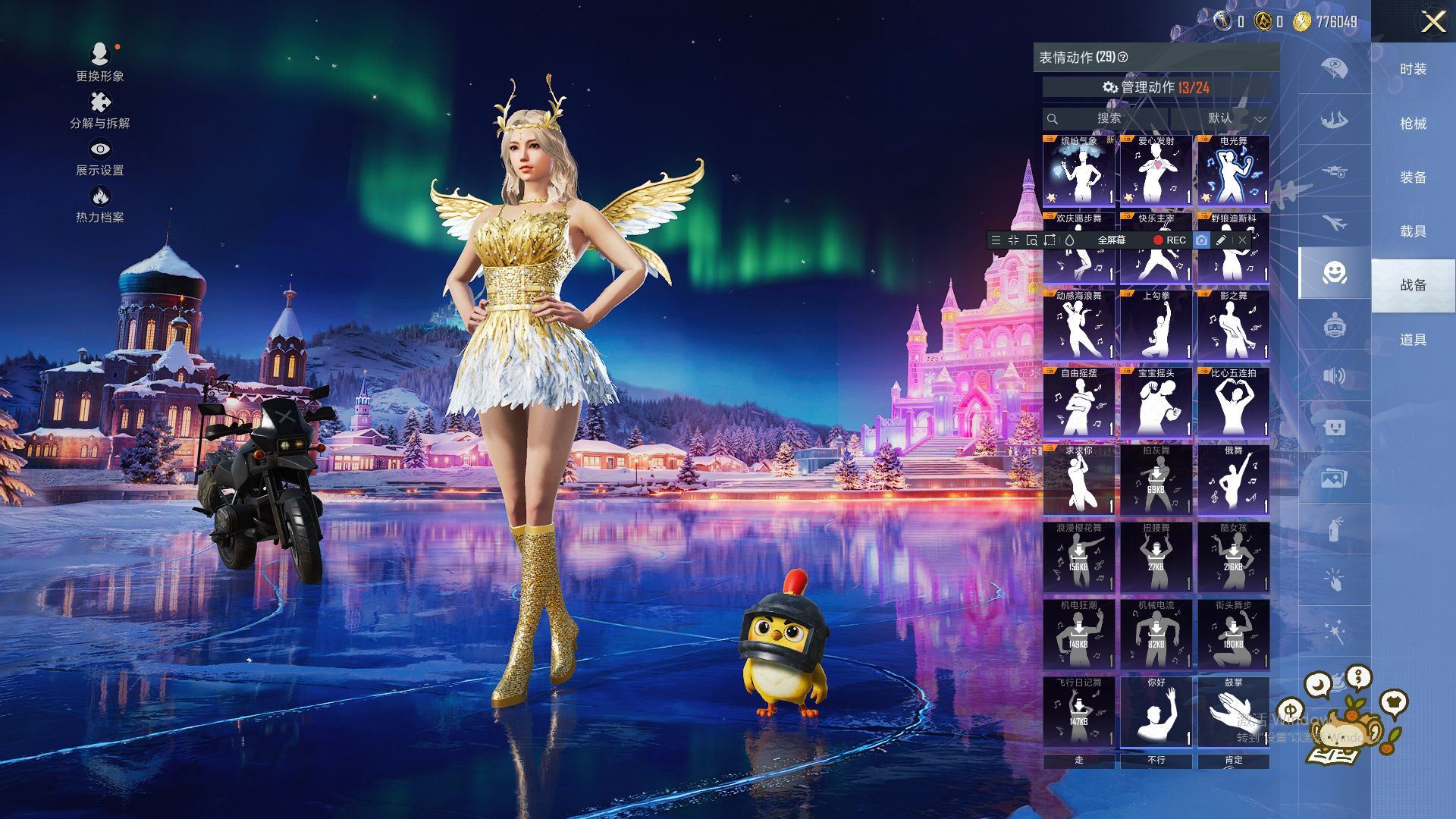The image size is (1456, 819).
Task: Select the 你好 wave emote
Action: [1156, 713]
